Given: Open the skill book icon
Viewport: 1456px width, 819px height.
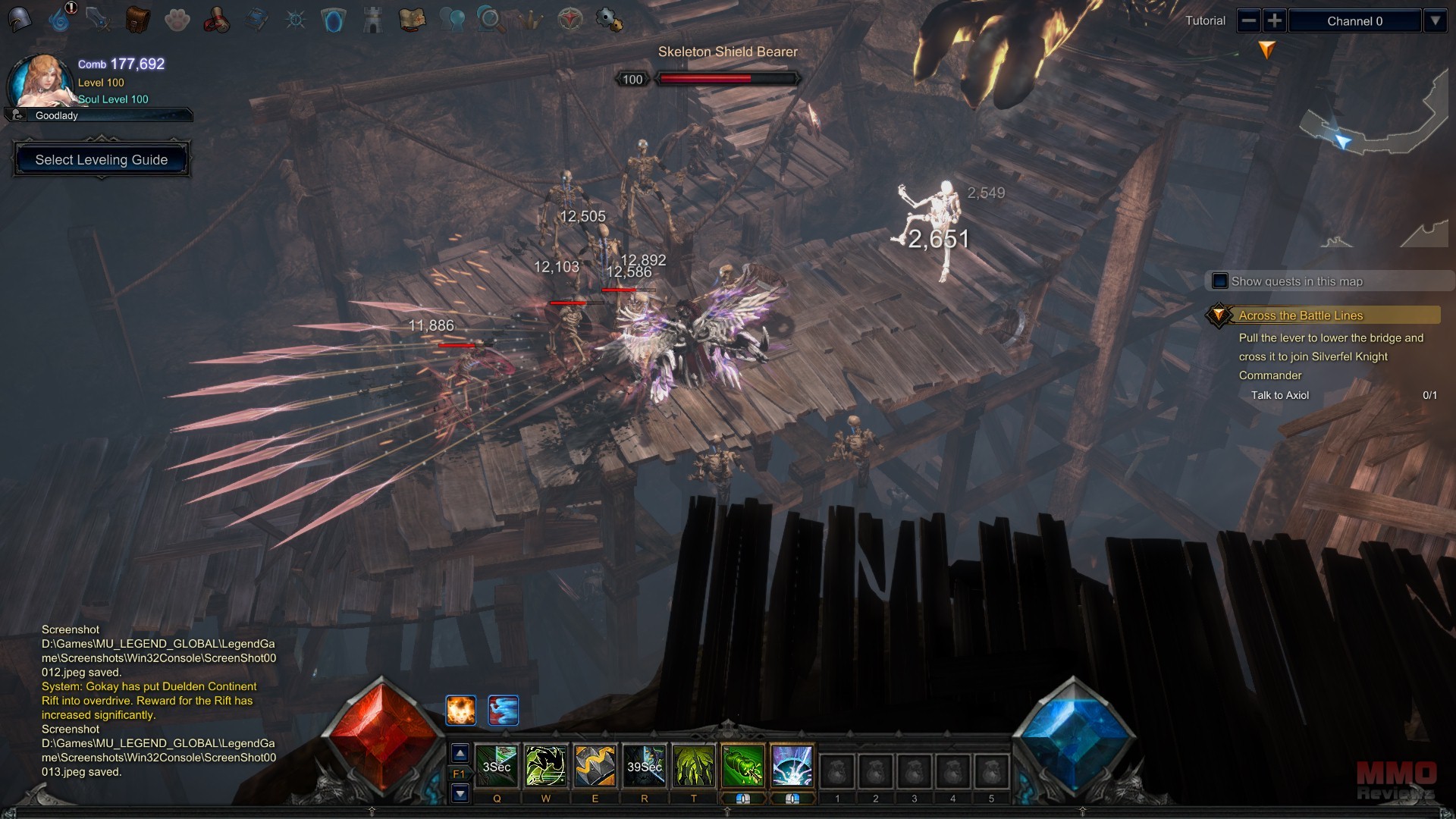Looking at the screenshot, I should pyautogui.click(x=257, y=19).
